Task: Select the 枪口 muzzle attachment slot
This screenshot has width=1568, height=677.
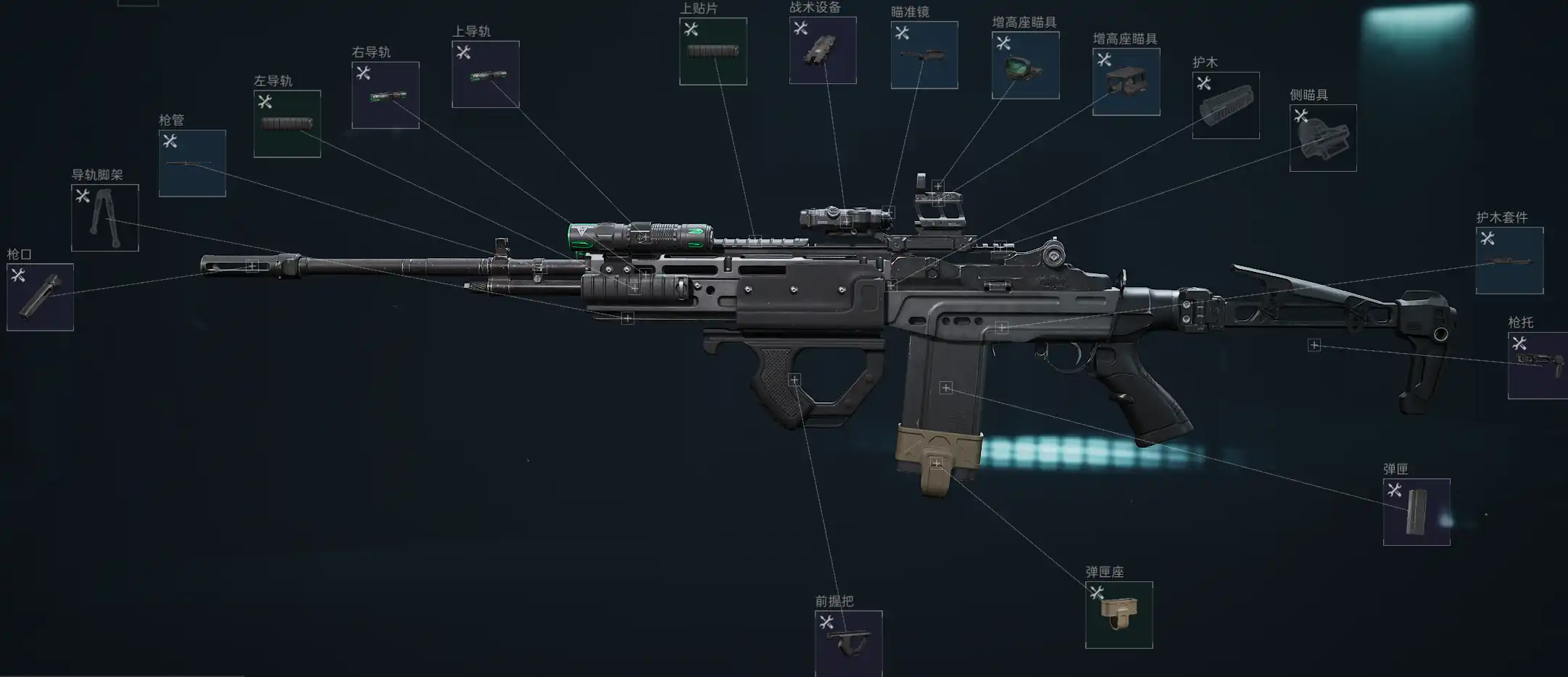Action: (40, 296)
